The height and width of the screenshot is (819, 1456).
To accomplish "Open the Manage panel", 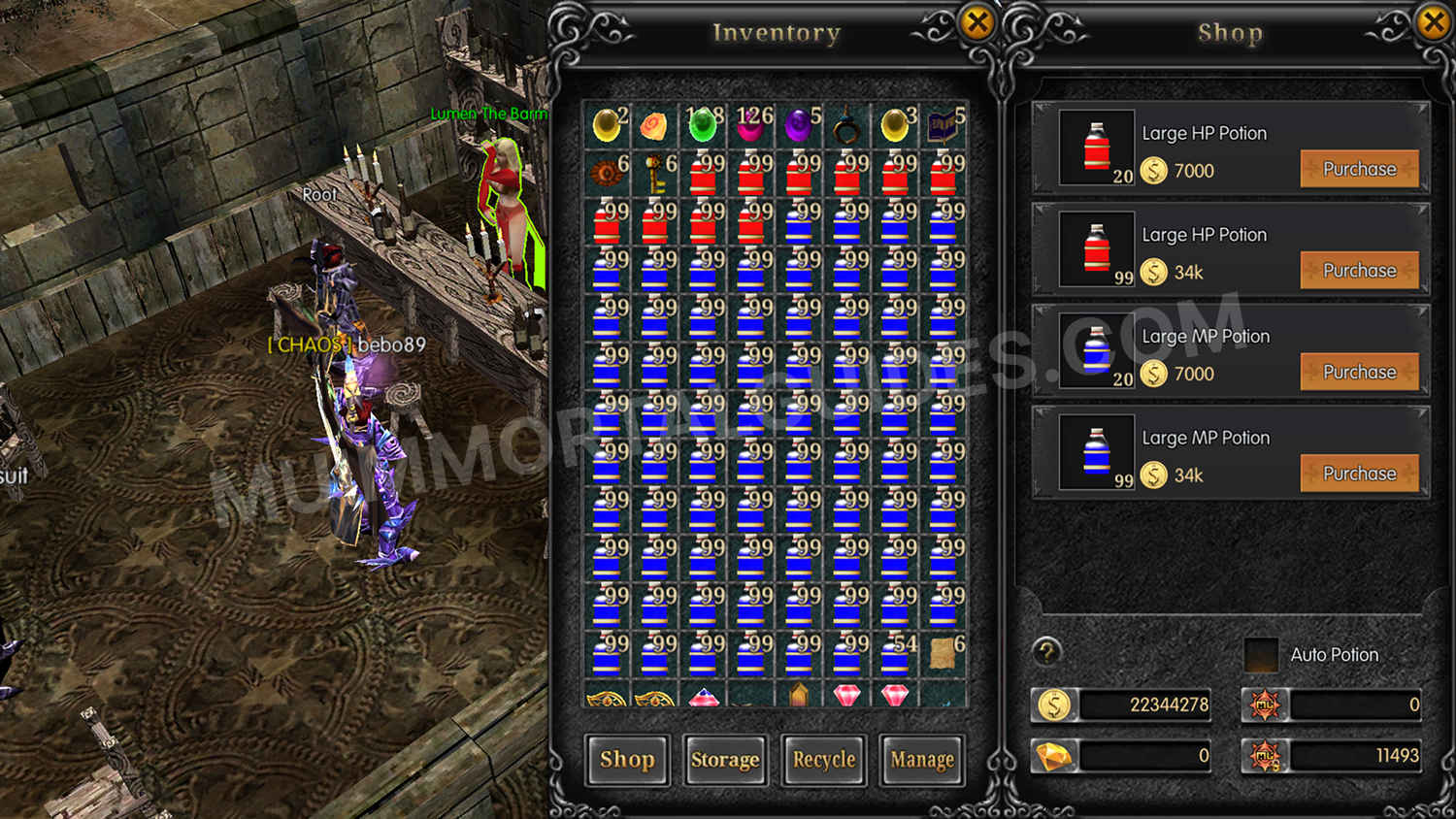I will click(x=921, y=760).
